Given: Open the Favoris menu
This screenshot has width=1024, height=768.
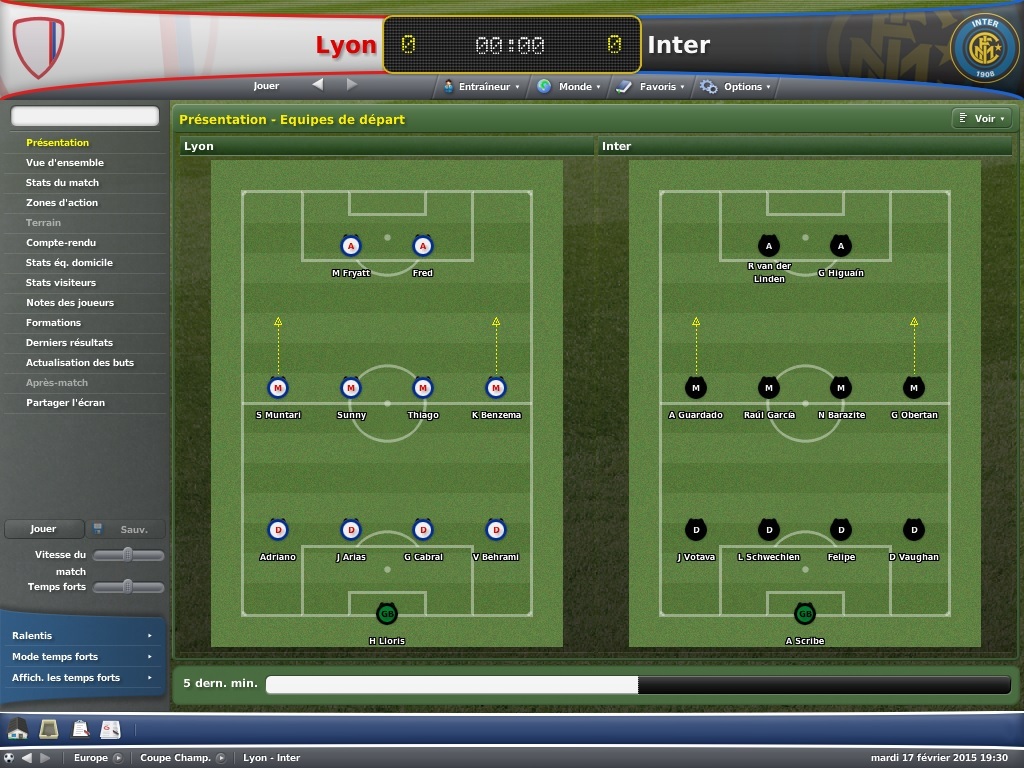Looking at the screenshot, I should tap(651, 87).
